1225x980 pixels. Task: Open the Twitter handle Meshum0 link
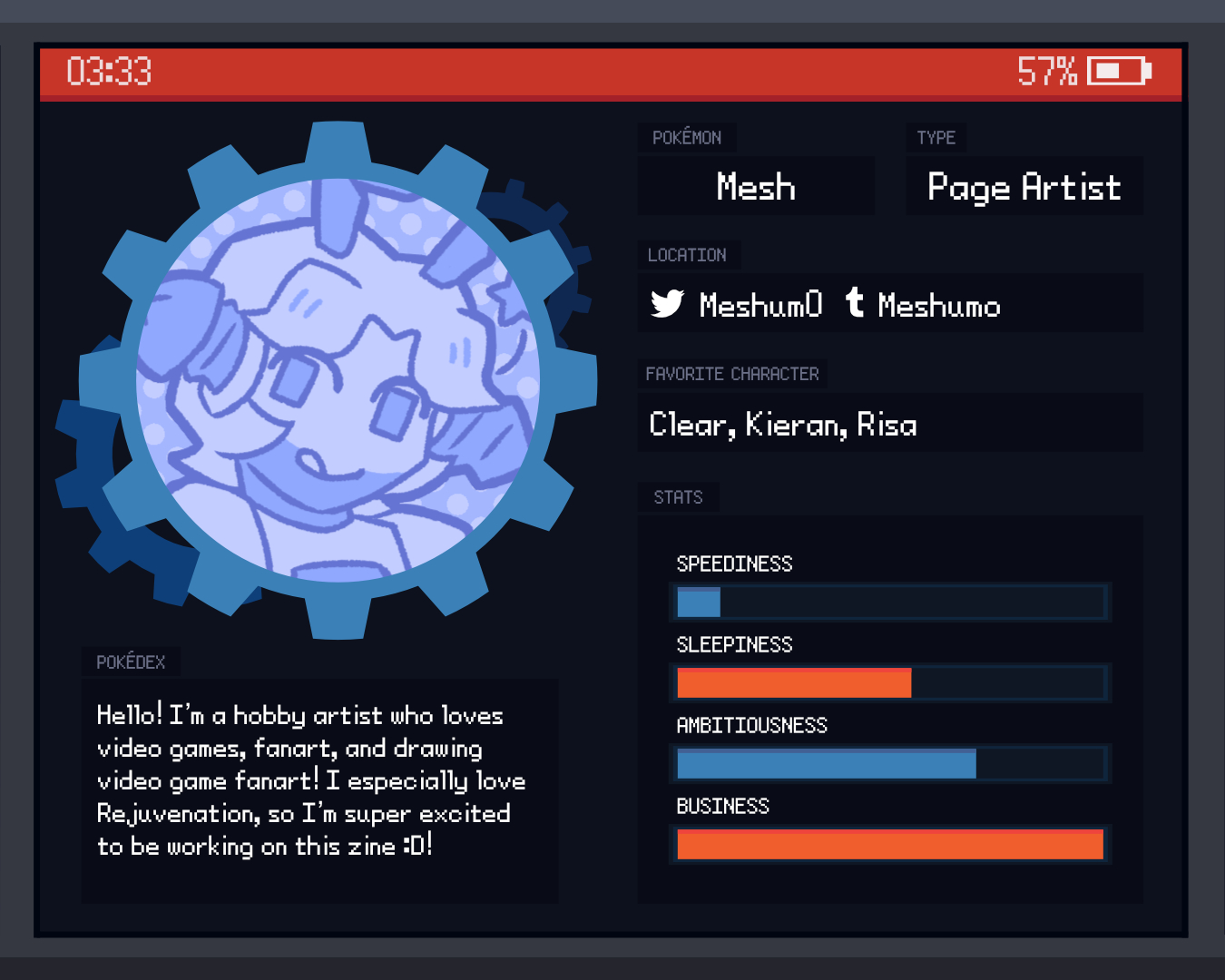pos(759,305)
